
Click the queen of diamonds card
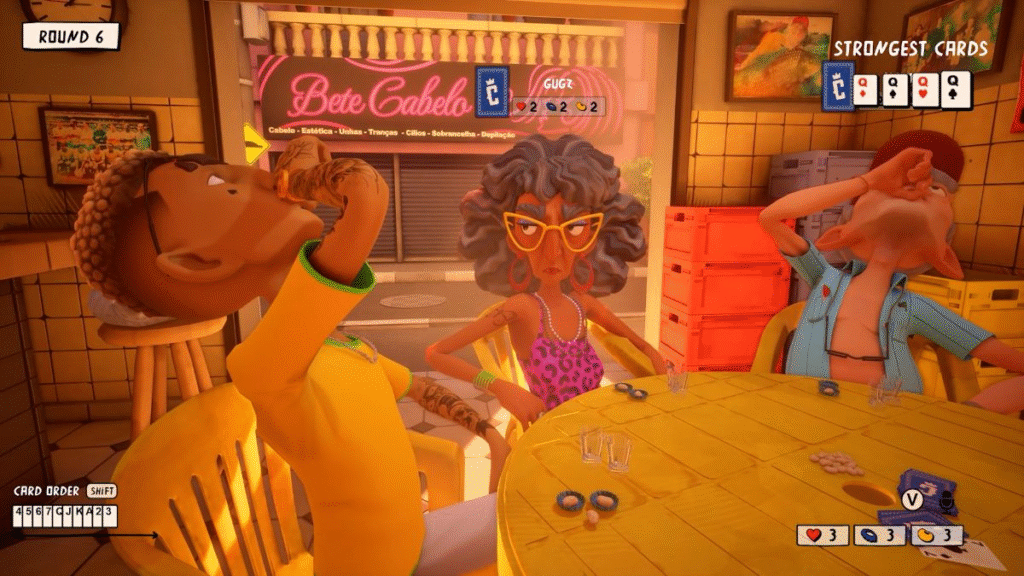coord(865,90)
